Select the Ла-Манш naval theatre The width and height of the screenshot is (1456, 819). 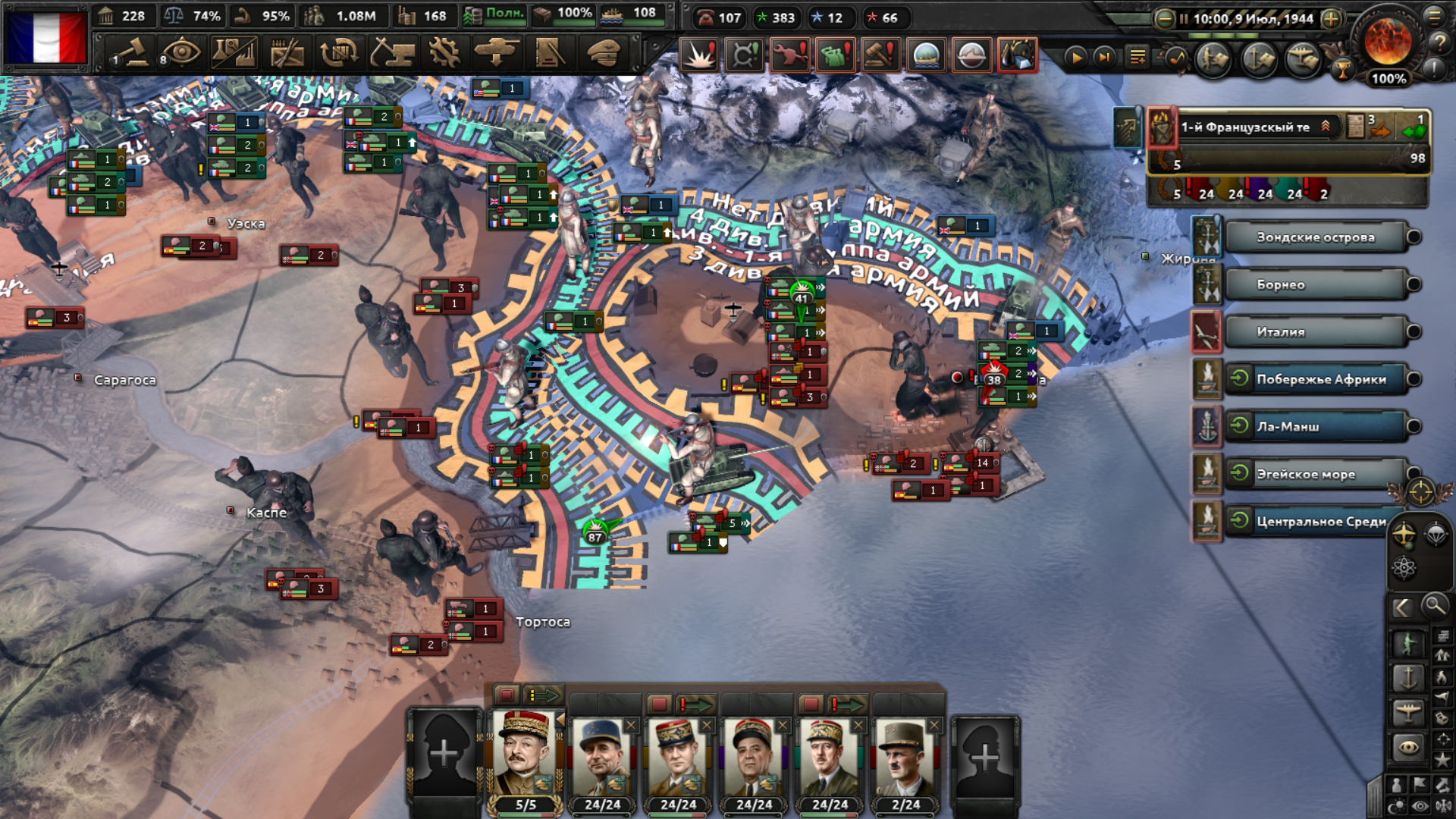pos(1315,427)
